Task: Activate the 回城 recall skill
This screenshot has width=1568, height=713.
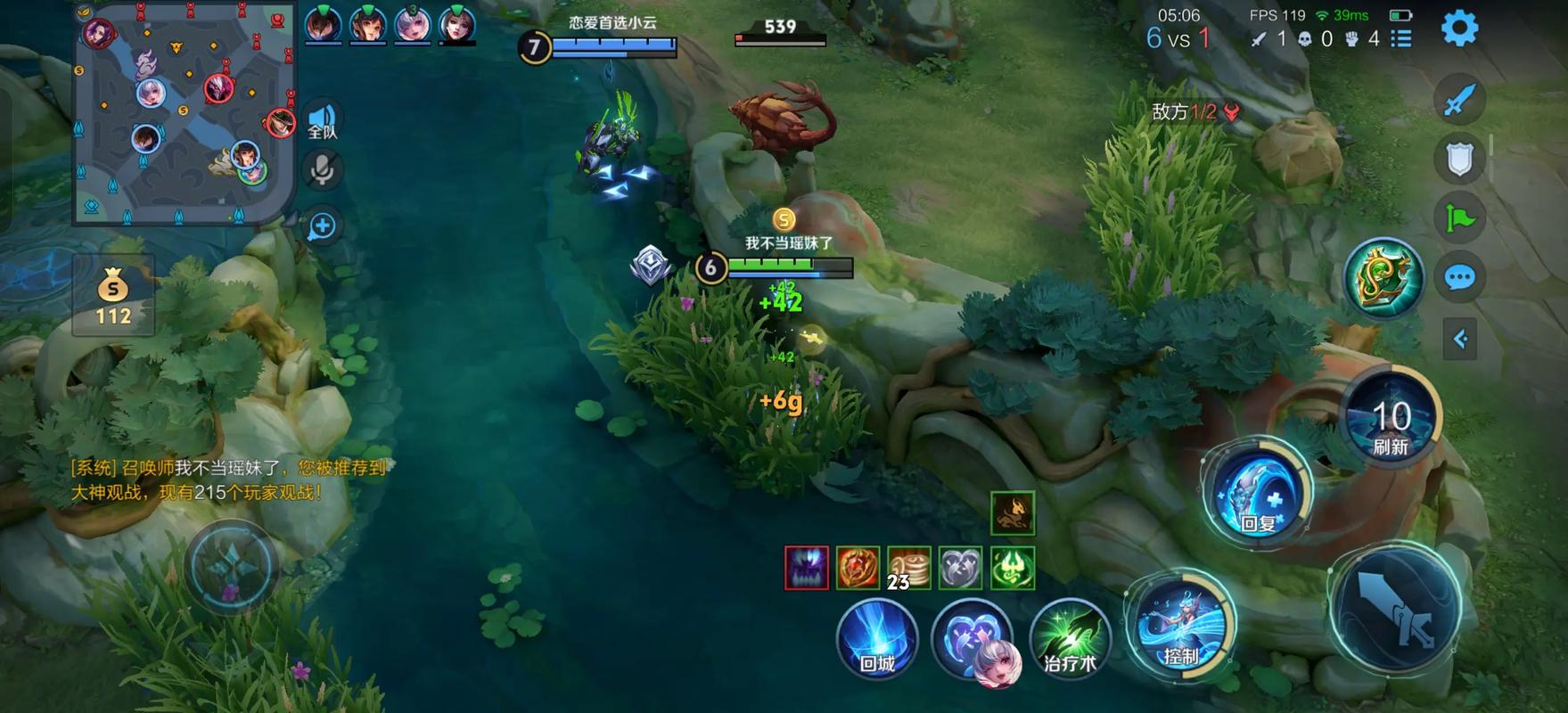Action: coord(877,639)
